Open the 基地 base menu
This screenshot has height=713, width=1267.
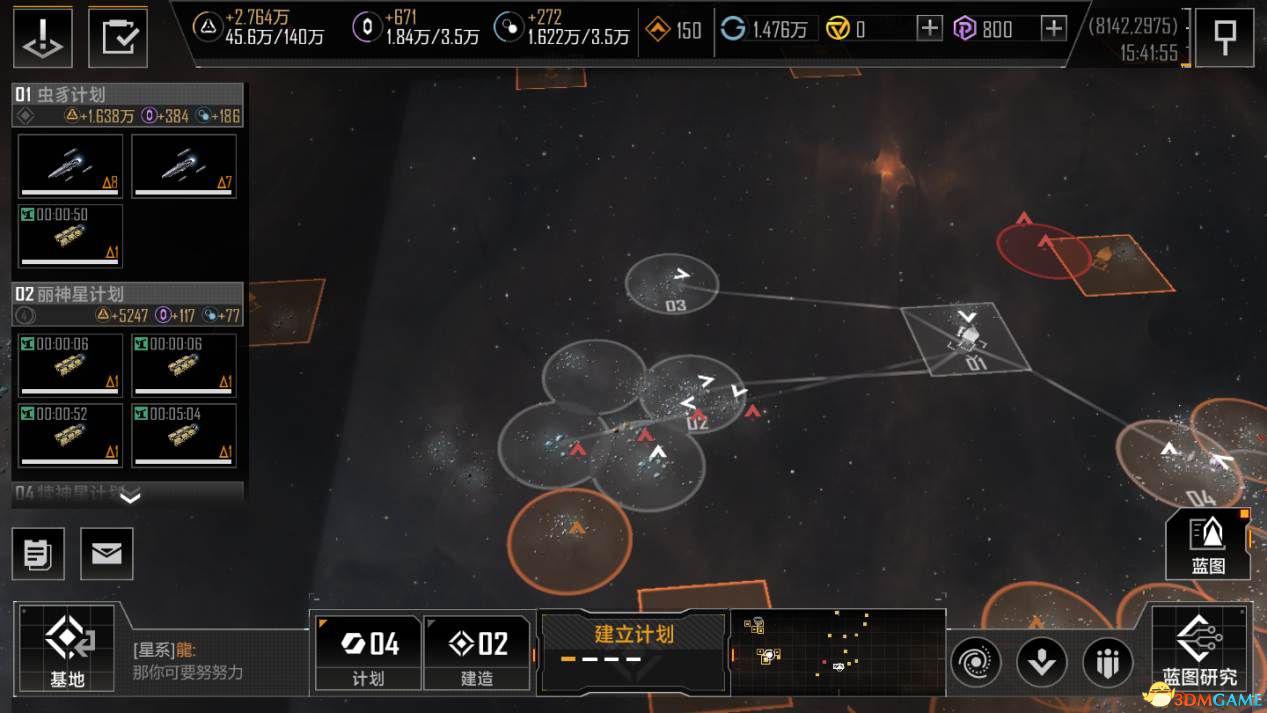67,648
